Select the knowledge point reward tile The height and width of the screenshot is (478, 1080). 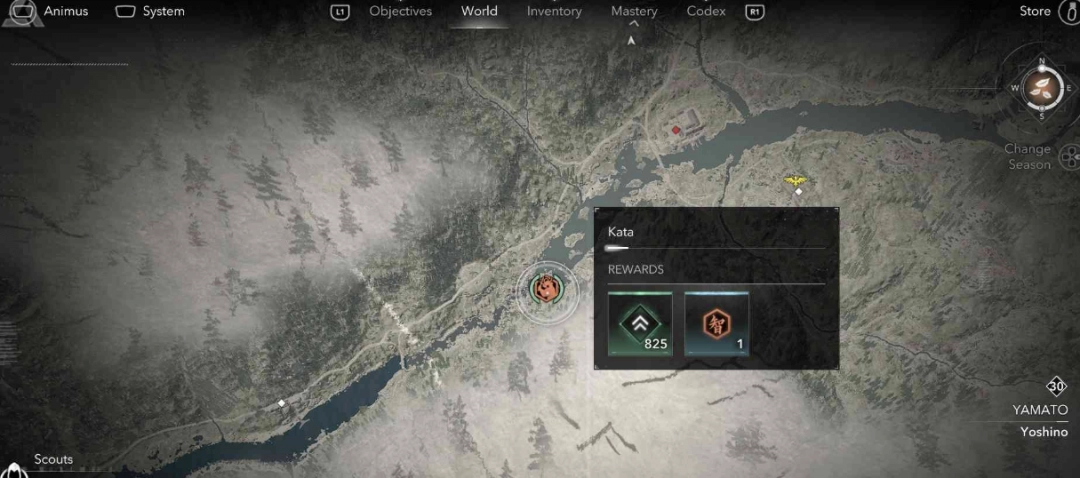pyautogui.click(x=716, y=323)
